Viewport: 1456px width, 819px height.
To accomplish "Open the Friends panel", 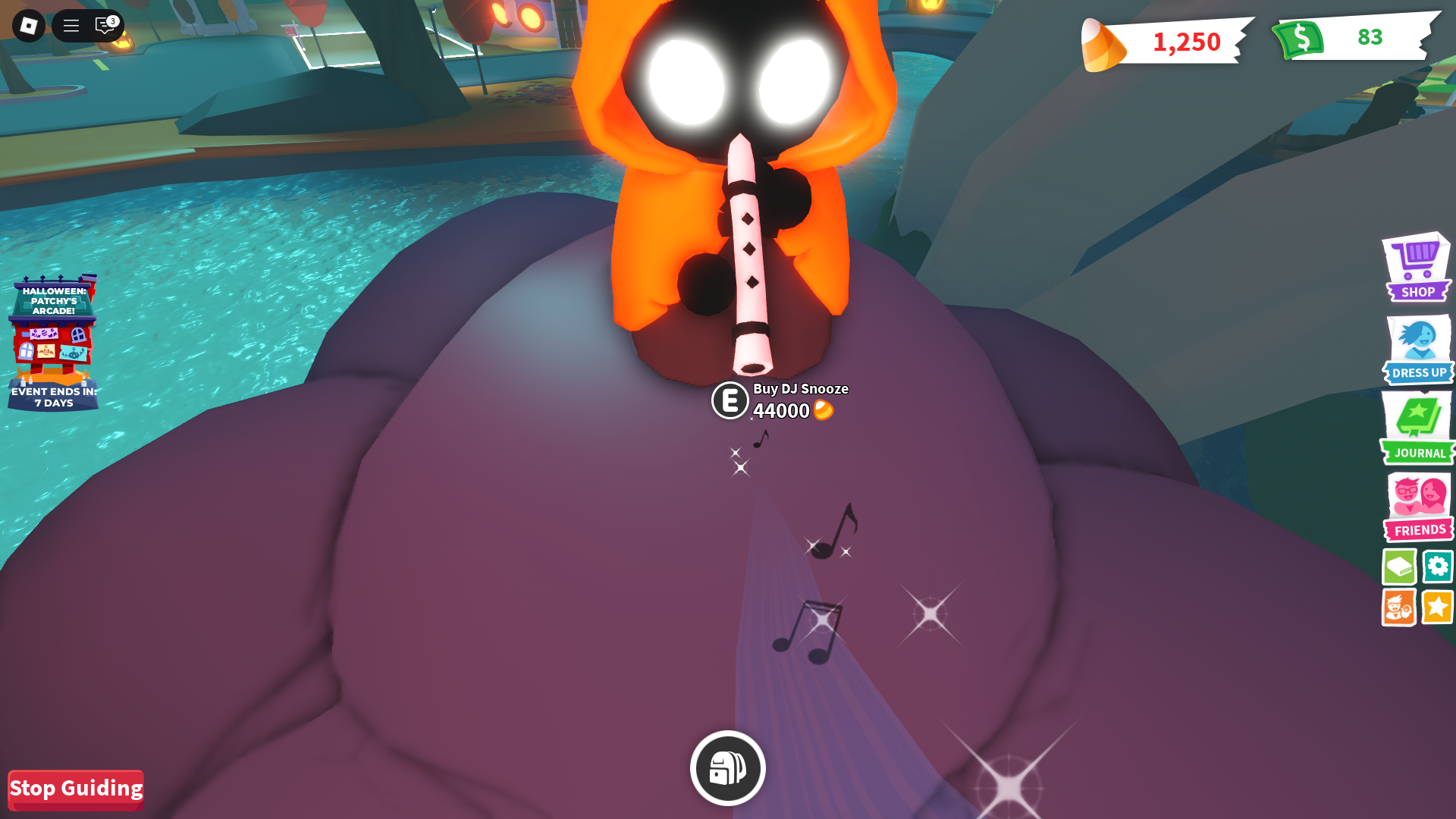I will point(1418,507).
